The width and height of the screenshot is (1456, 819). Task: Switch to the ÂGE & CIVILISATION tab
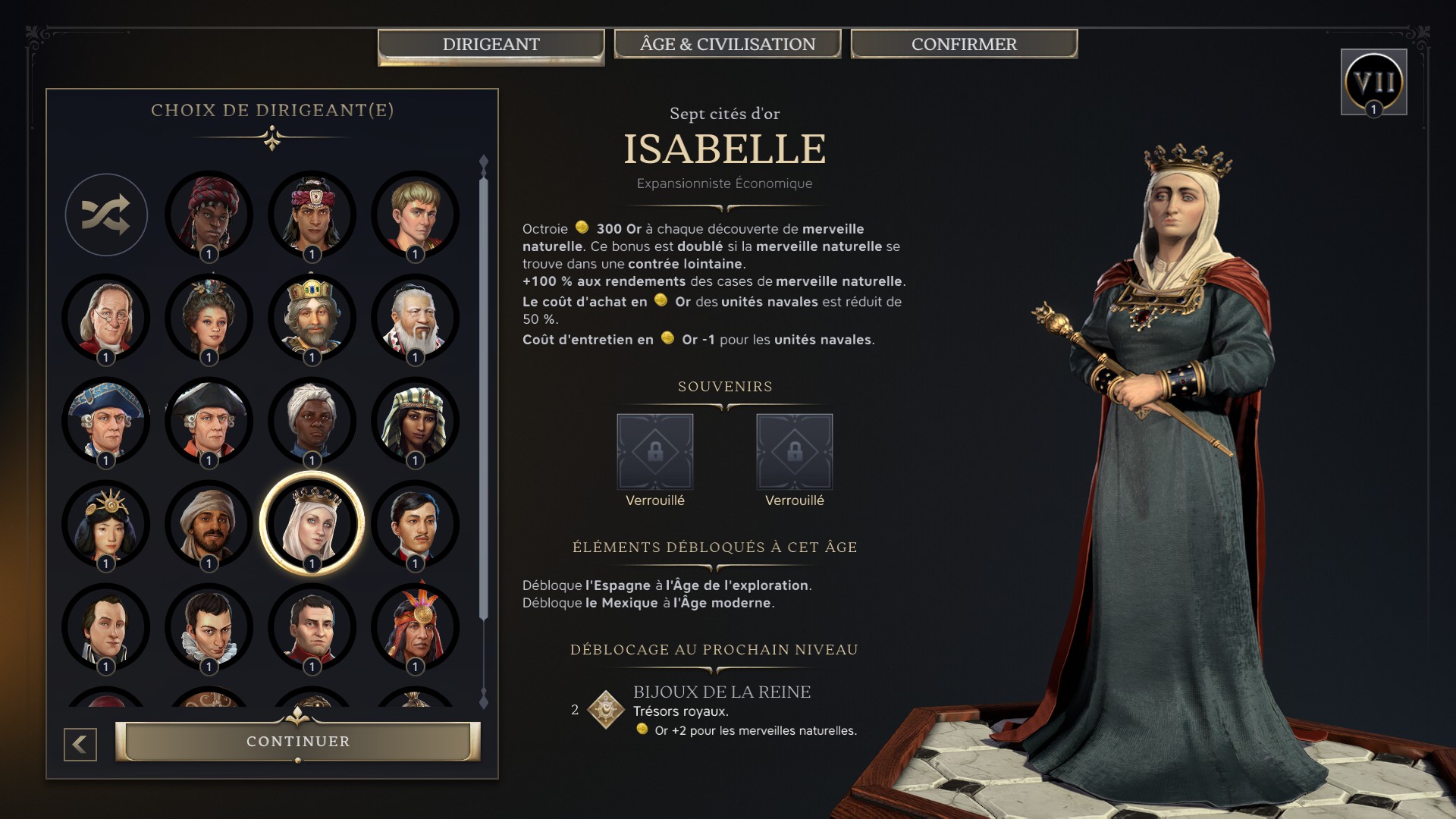coord(727,44)
